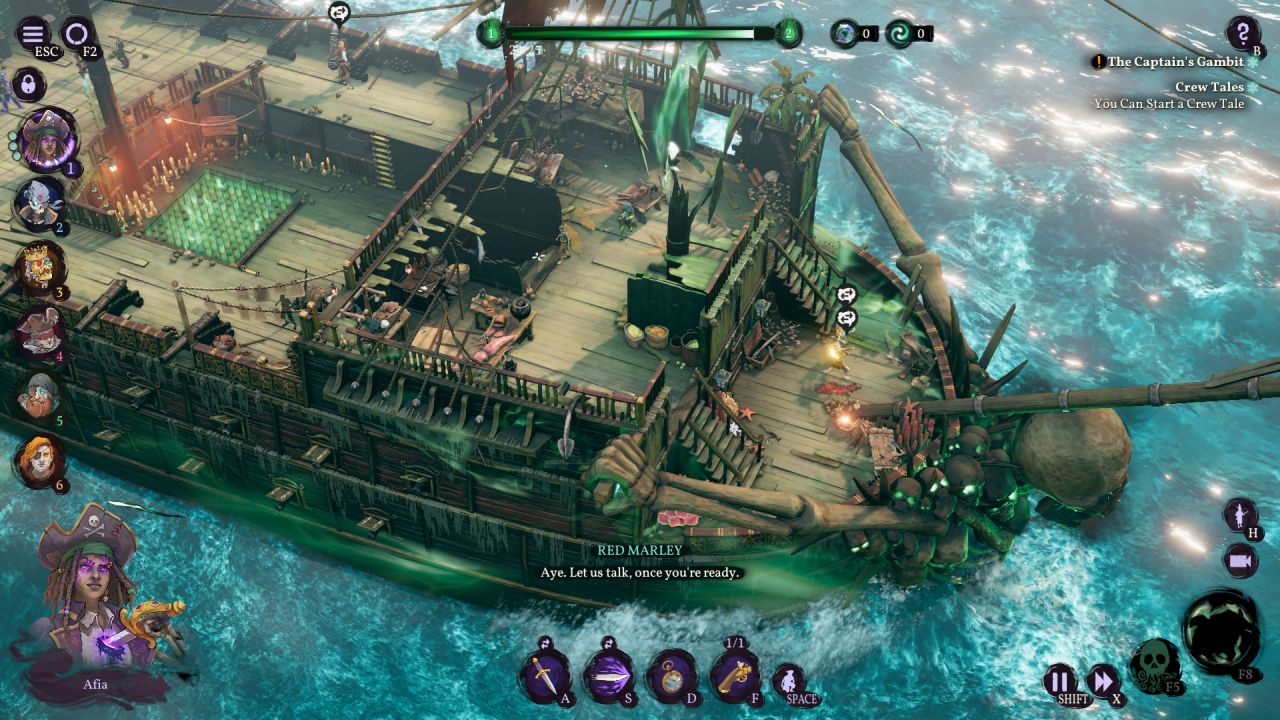Open the main menu hamburger button

click(32, 34)
